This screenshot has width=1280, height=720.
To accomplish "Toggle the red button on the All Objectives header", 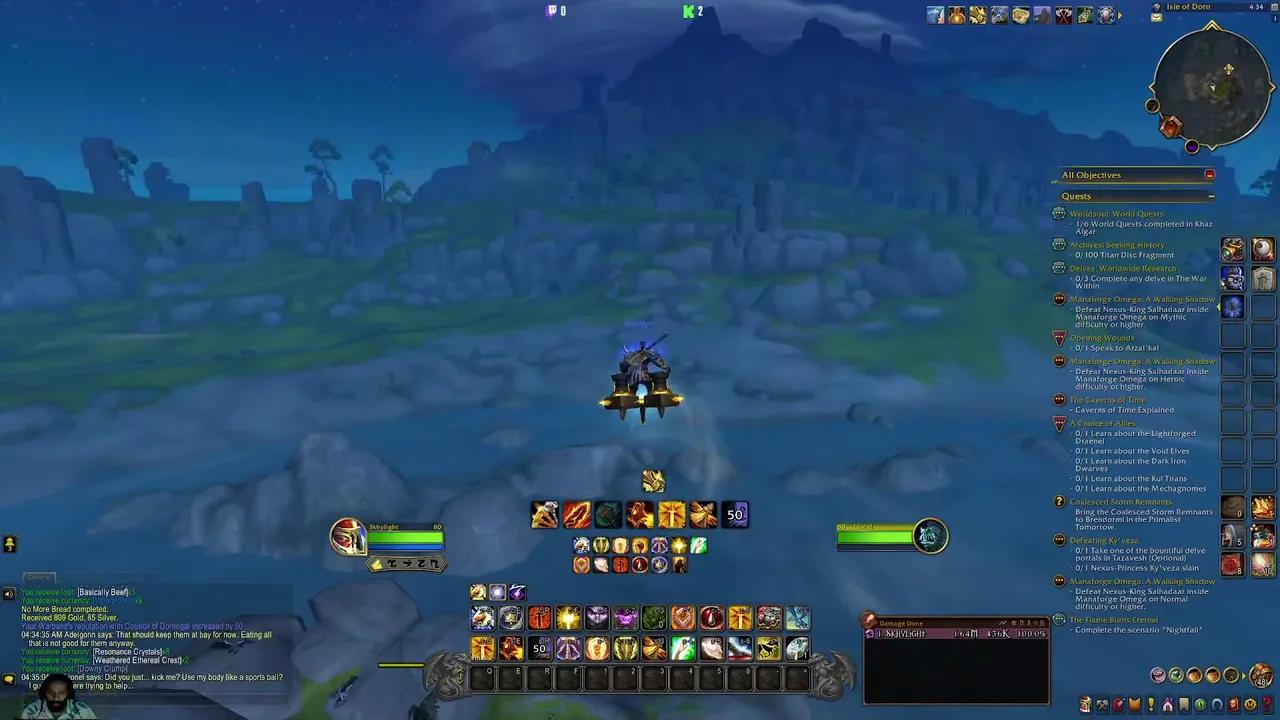I will [1208, 174].
